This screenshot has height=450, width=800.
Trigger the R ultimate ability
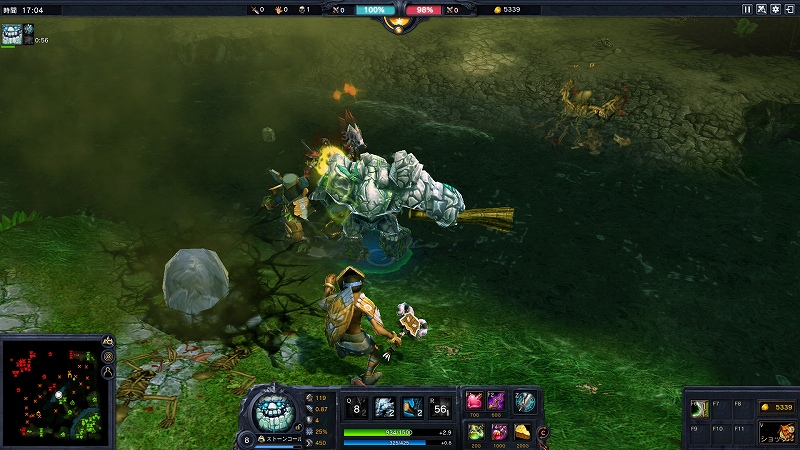tap(440, 406)
